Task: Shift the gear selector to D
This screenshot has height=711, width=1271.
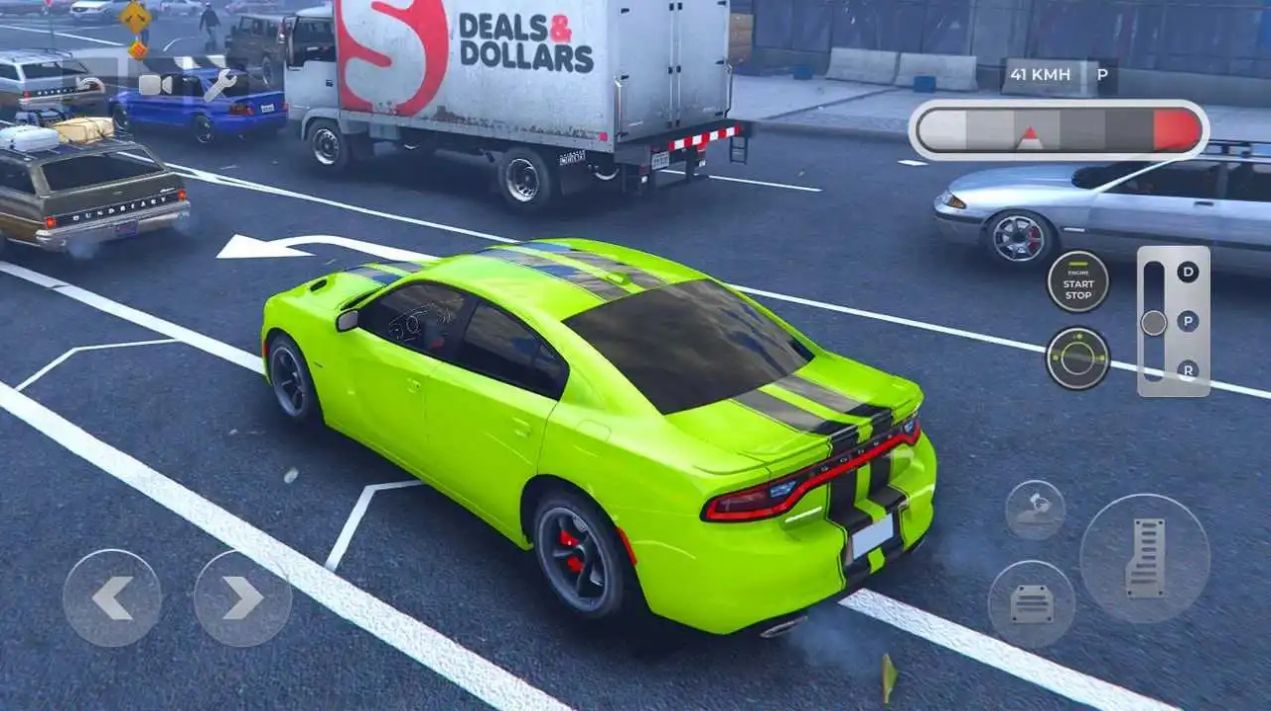Action: click(1187, 271)
